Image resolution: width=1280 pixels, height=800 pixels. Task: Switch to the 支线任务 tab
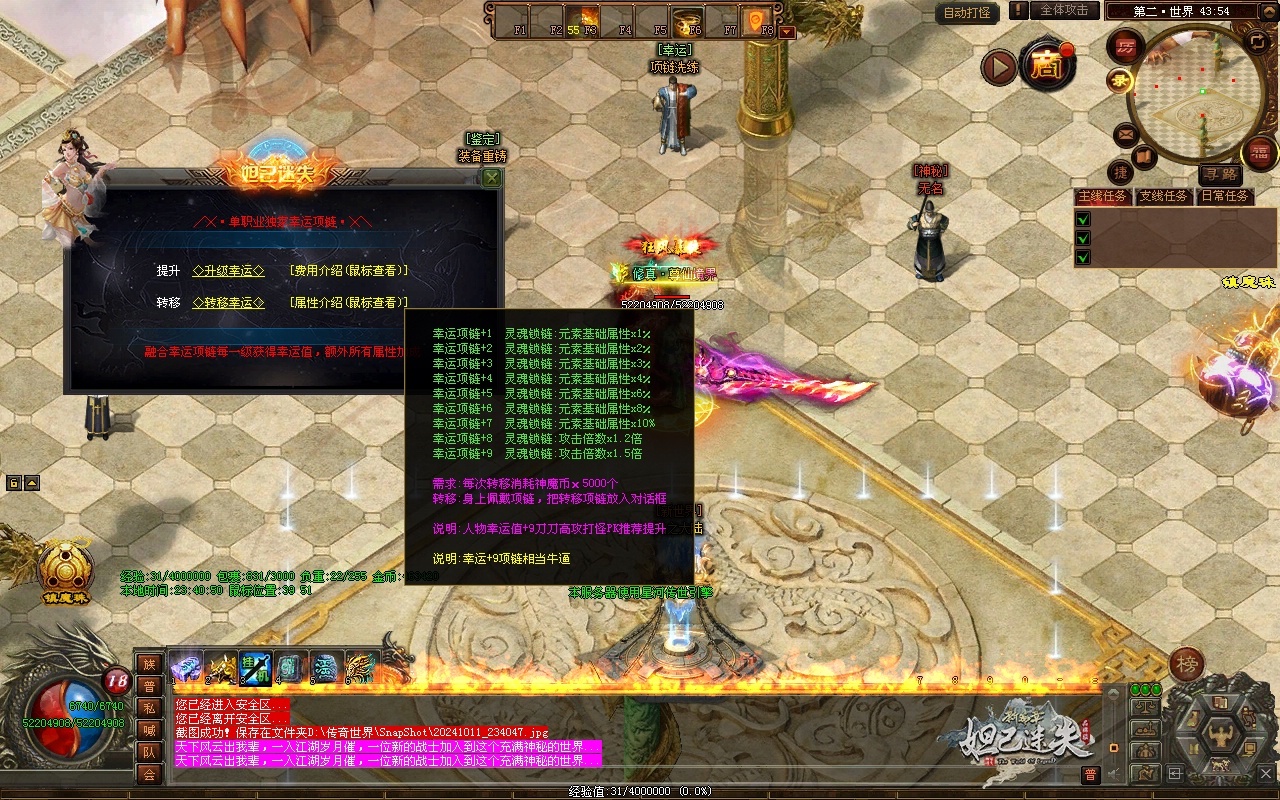point(1164,196)
